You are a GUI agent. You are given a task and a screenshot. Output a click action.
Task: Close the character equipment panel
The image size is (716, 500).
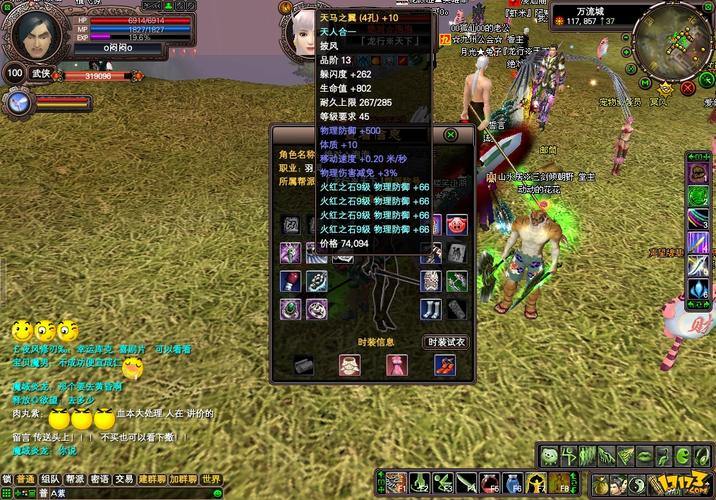click(x=451, y=134)
